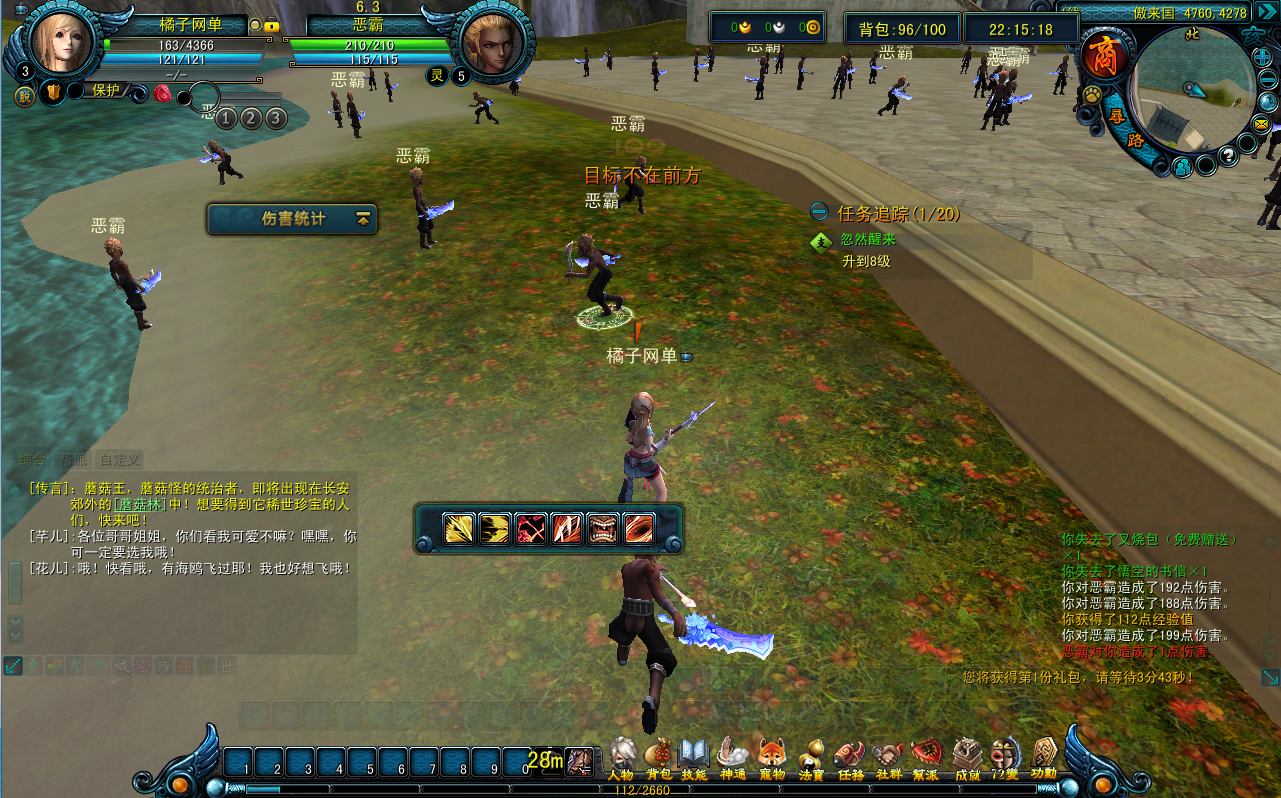This screenshot has width=1281, height=798.
Task: Open the mail envelope icon
Action: coord(1261,124)
